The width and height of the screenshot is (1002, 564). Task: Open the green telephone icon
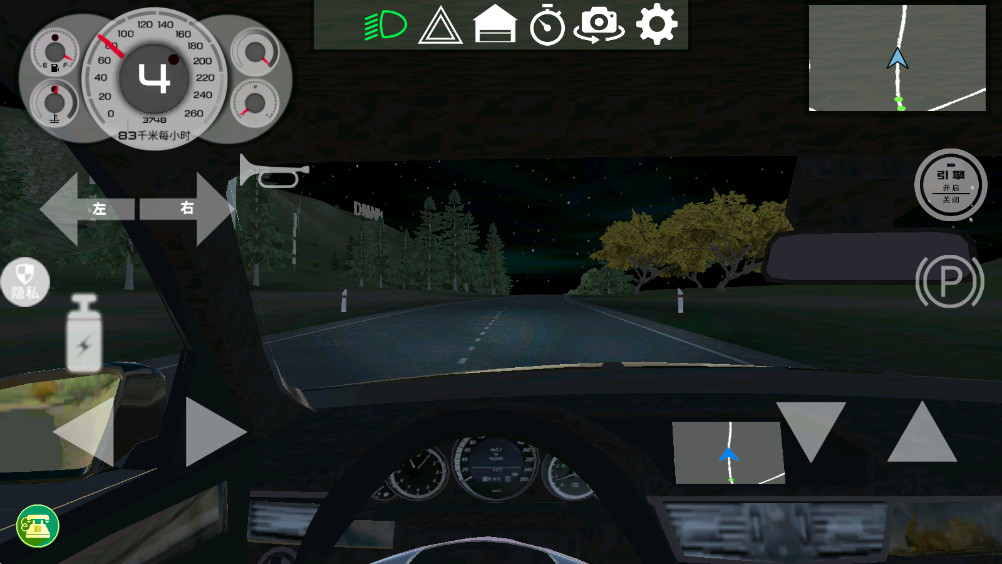click(x=38, y=526)
